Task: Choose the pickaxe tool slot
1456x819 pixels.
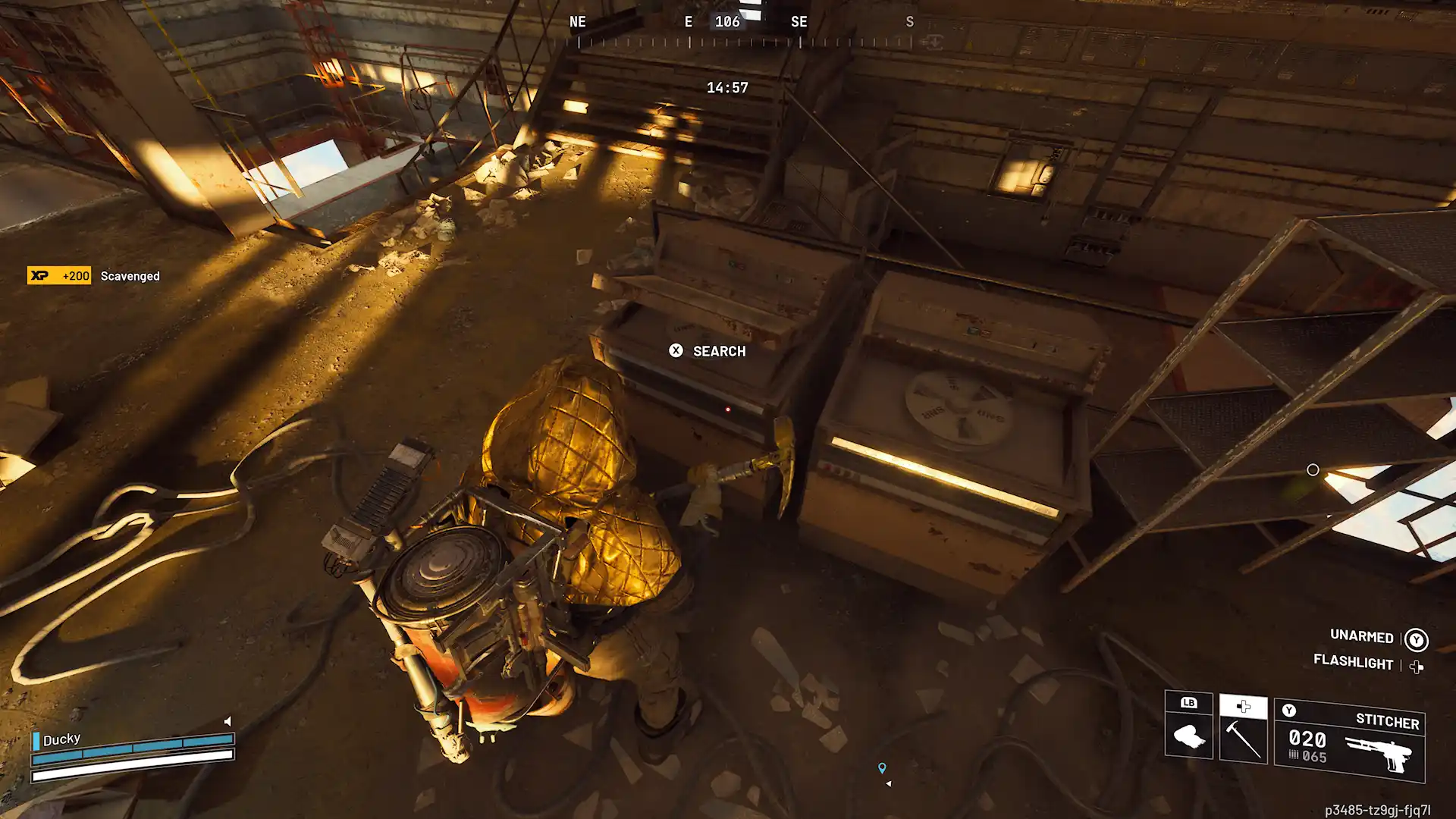Action: point(1243,730)
